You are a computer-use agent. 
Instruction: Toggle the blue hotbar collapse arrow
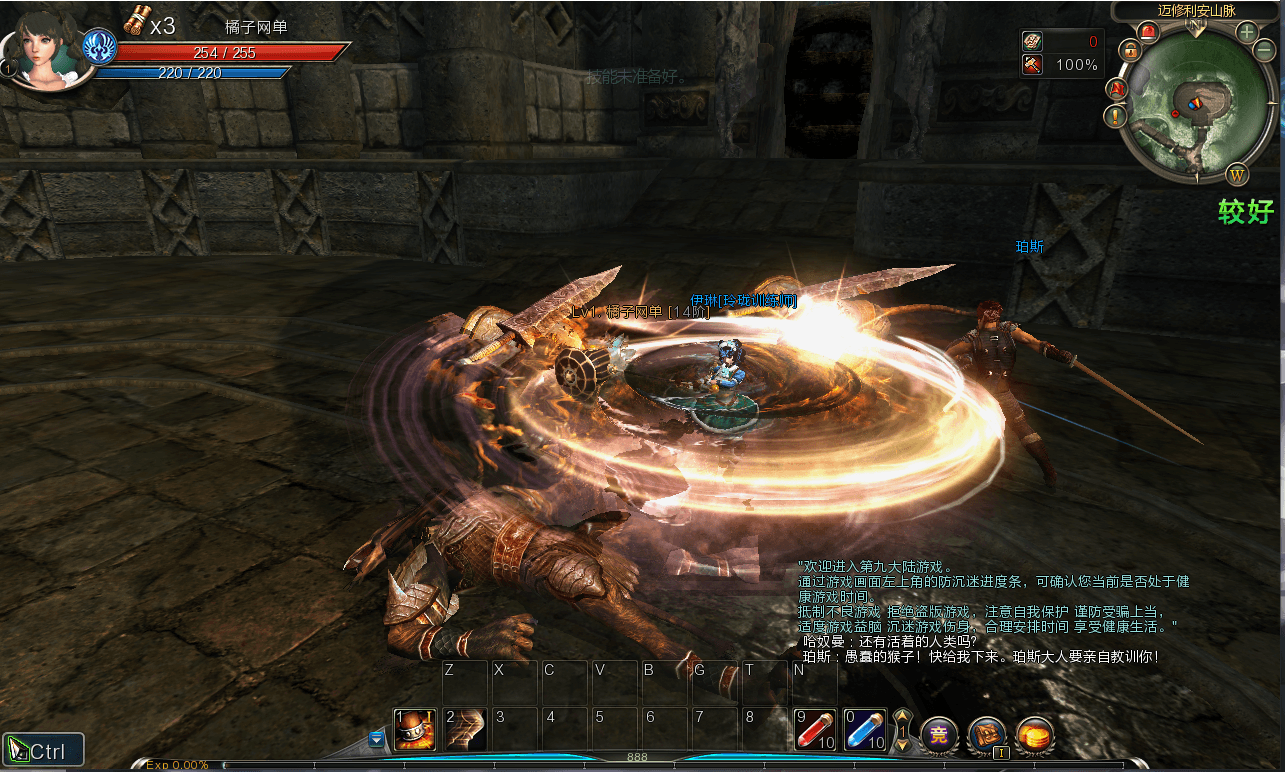pos(376,738)
